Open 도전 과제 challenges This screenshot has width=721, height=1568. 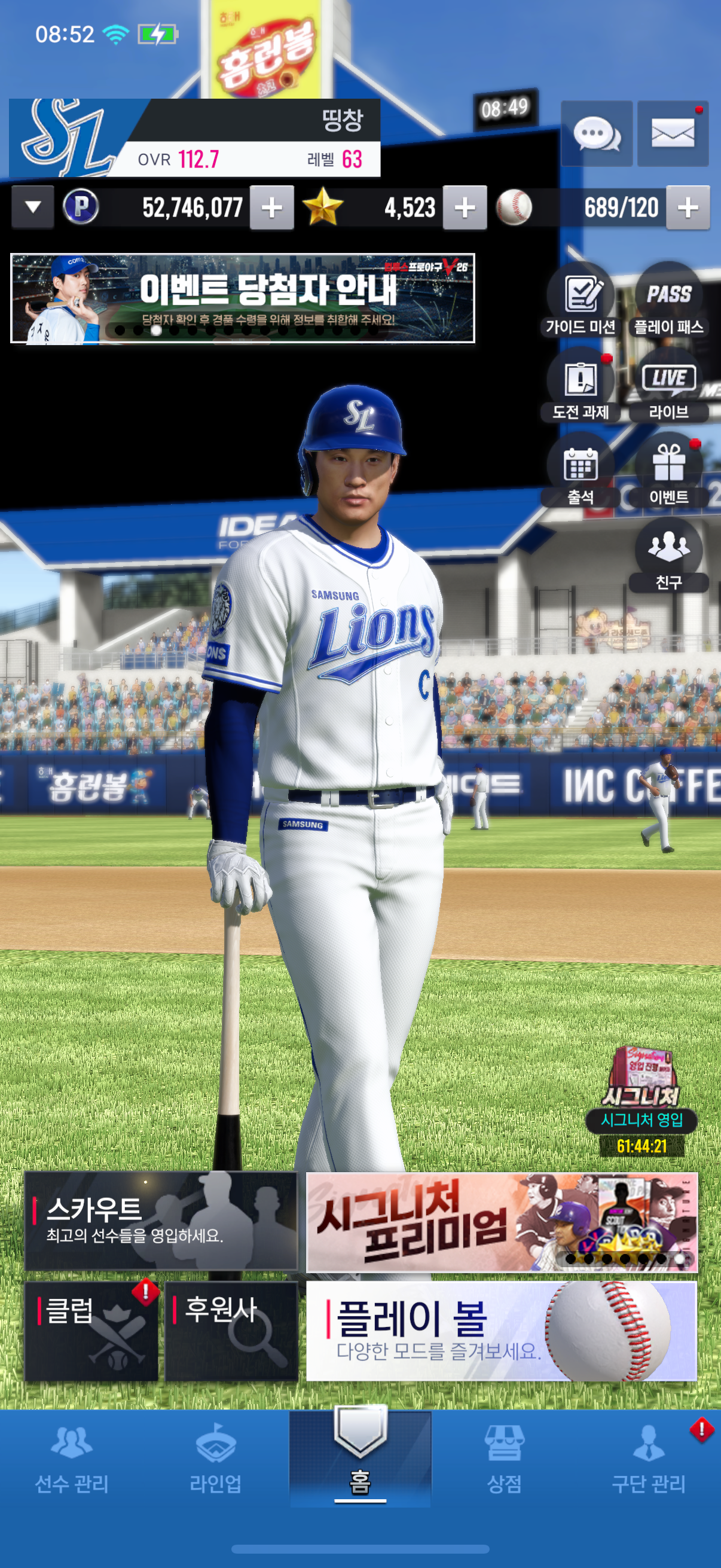[x=581, y=386]
